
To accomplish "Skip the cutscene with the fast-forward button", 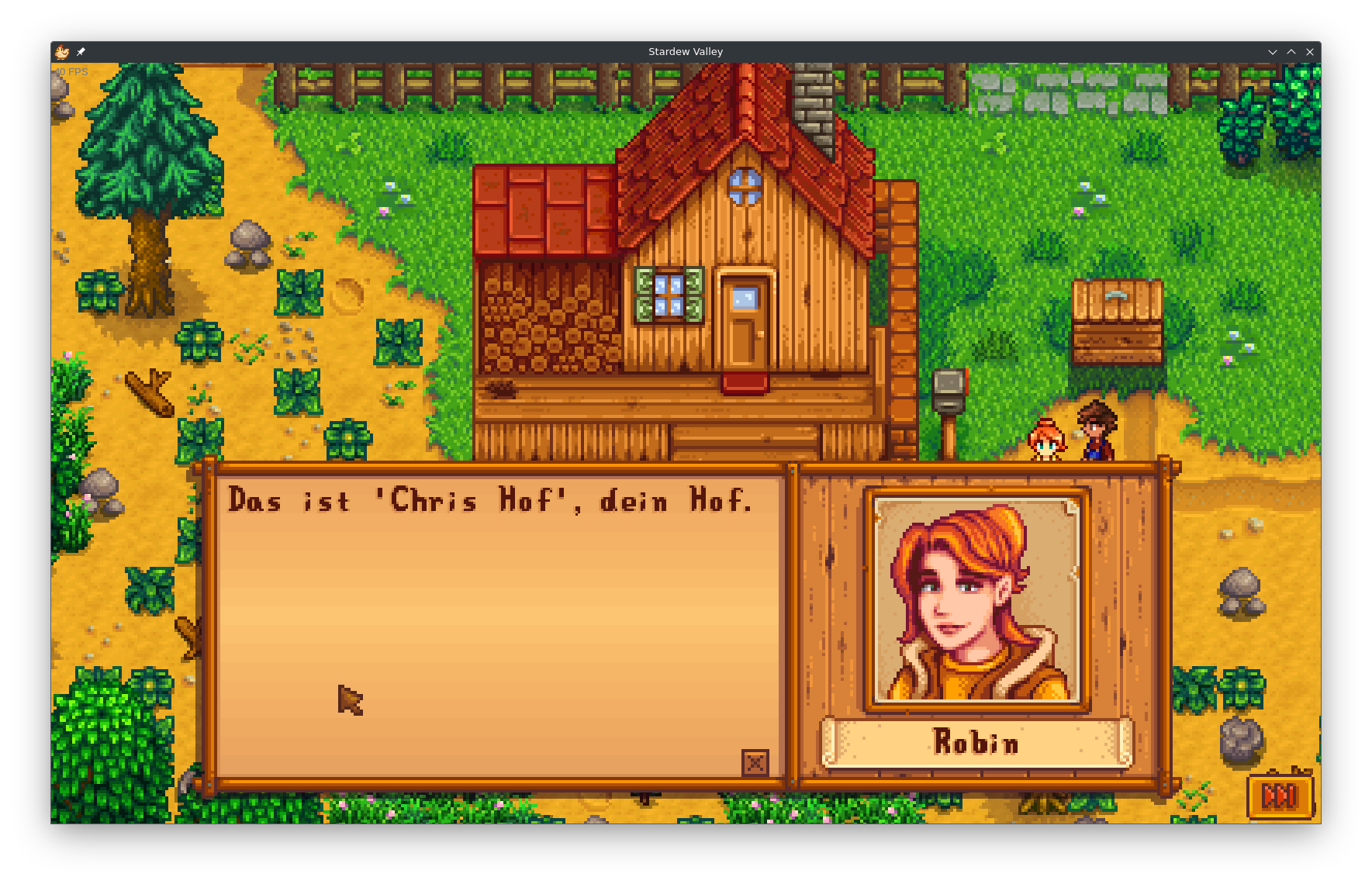I will [1280, 796].
